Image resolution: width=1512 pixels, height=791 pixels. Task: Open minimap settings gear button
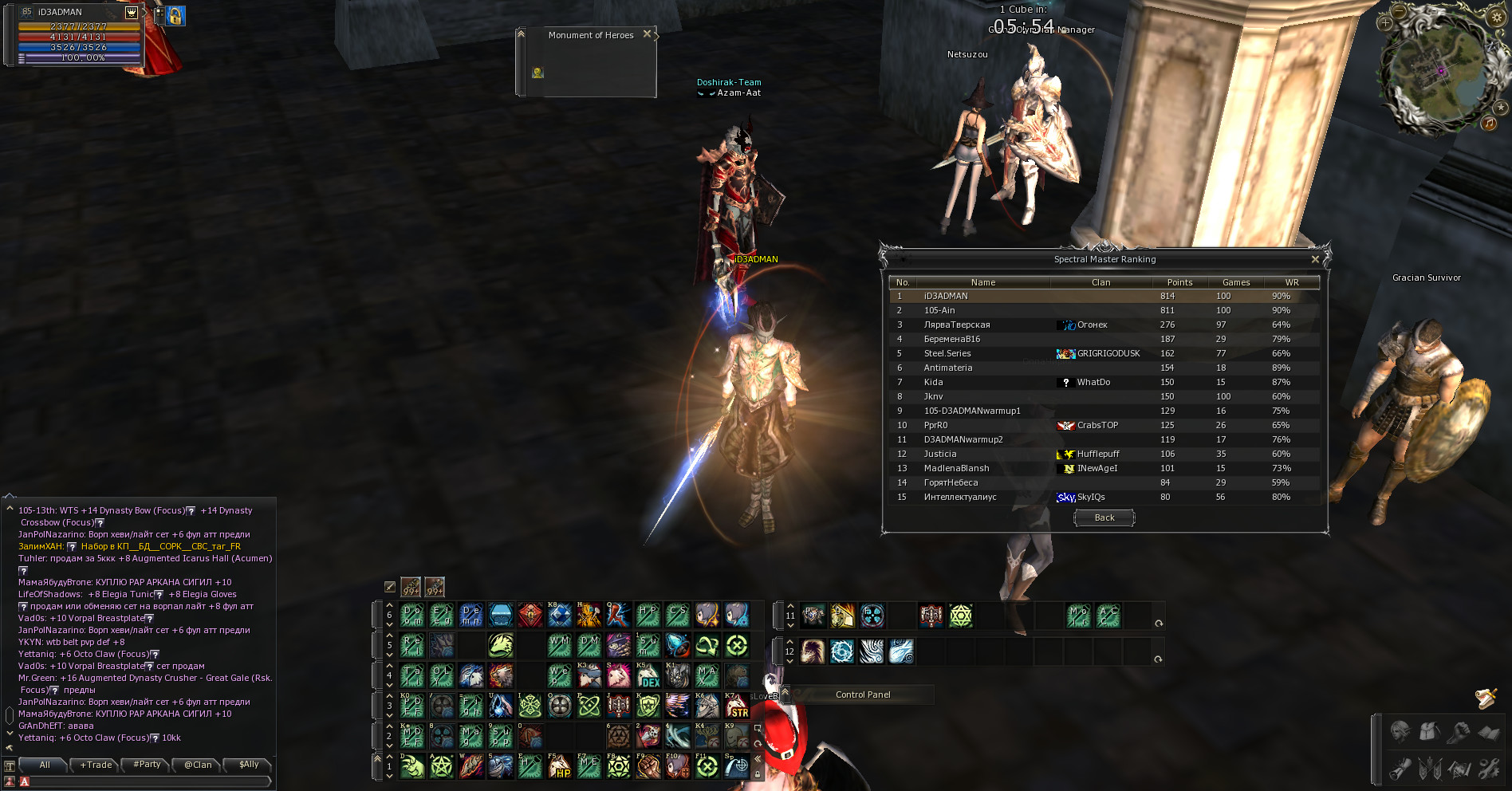1497,18
